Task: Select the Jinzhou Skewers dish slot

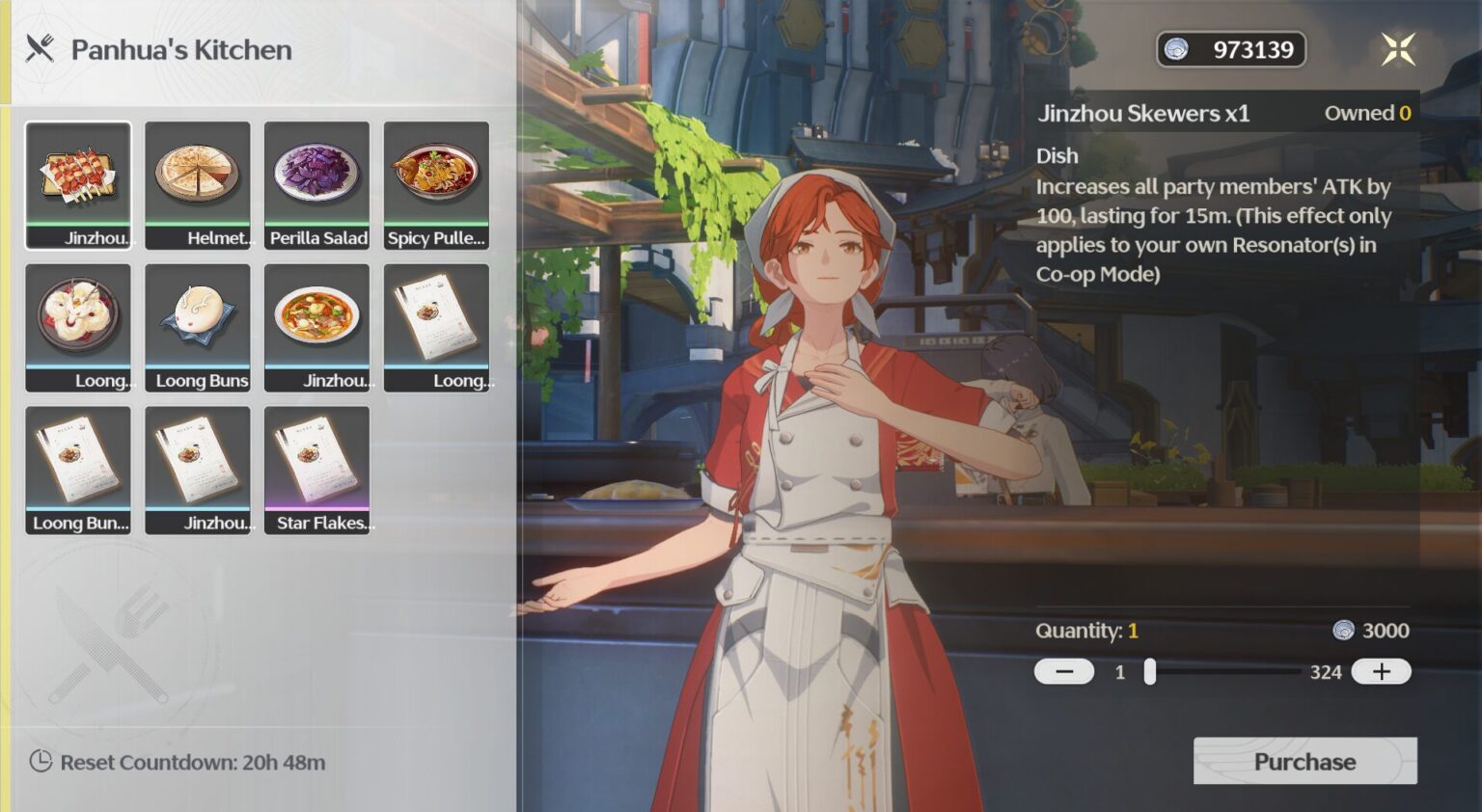Action: click(78, 184)
